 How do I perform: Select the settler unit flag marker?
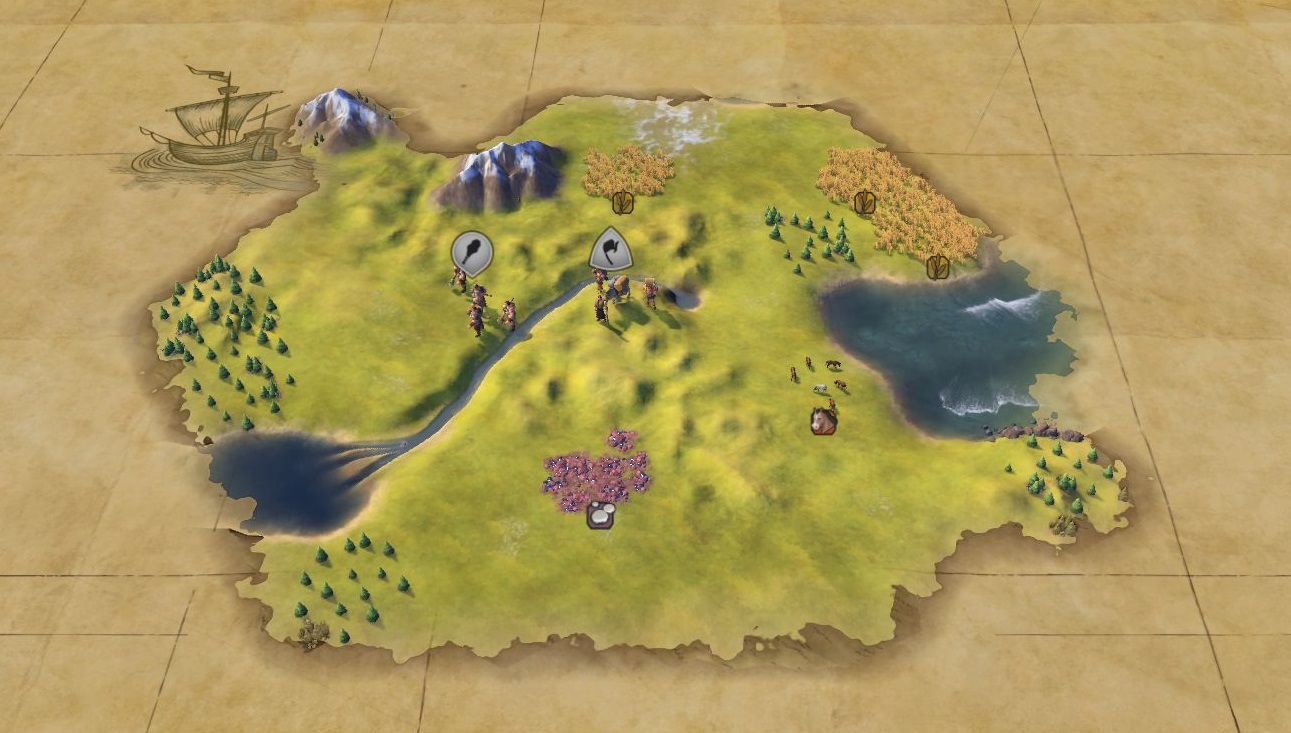(x=611, y=249)
